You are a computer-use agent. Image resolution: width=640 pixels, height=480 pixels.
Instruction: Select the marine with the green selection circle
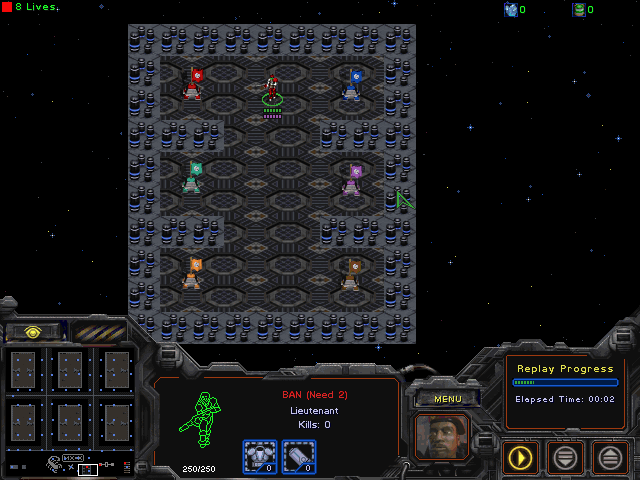(x=272, y=90)
